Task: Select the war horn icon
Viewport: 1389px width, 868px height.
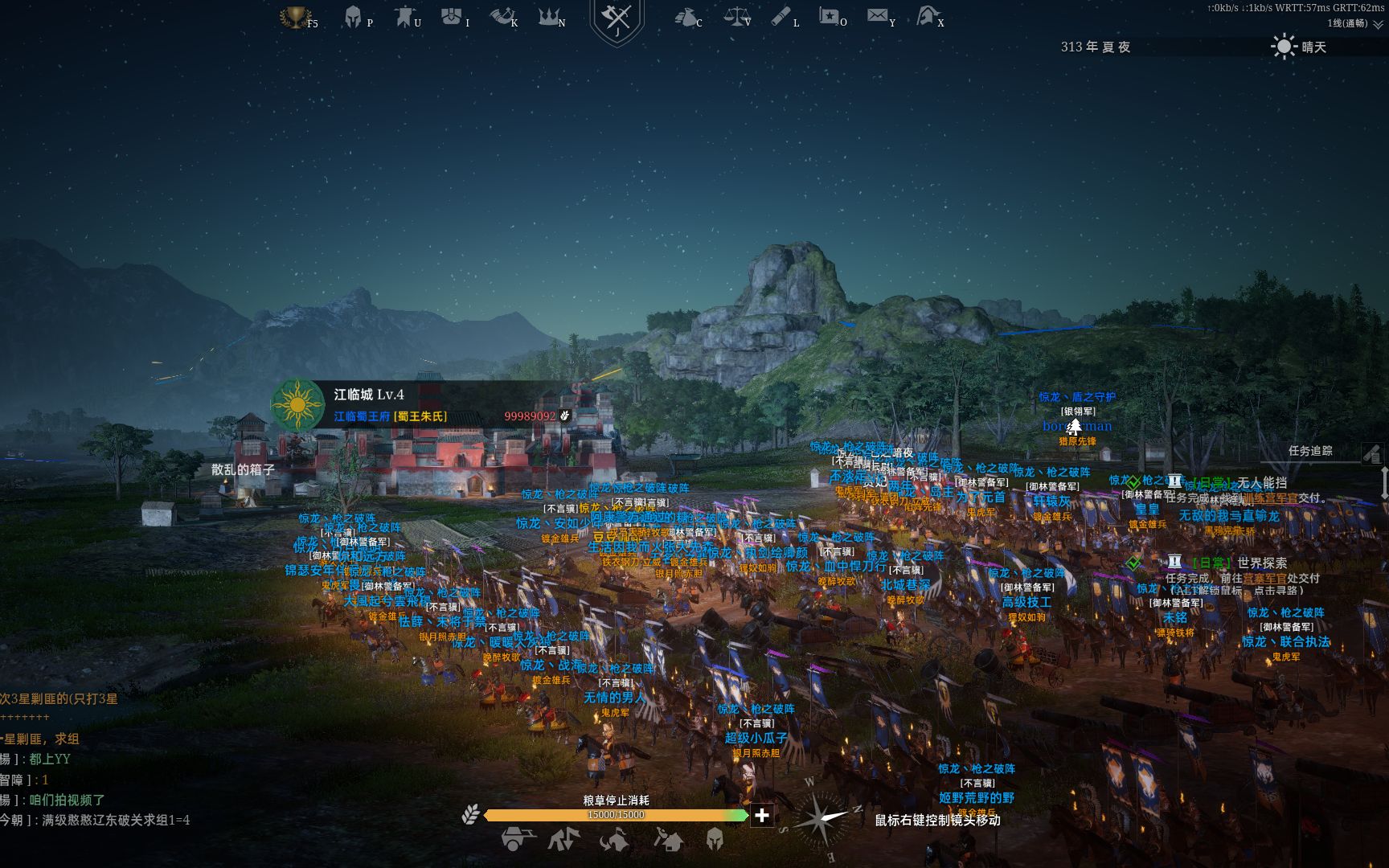Action: pos(501,16)
